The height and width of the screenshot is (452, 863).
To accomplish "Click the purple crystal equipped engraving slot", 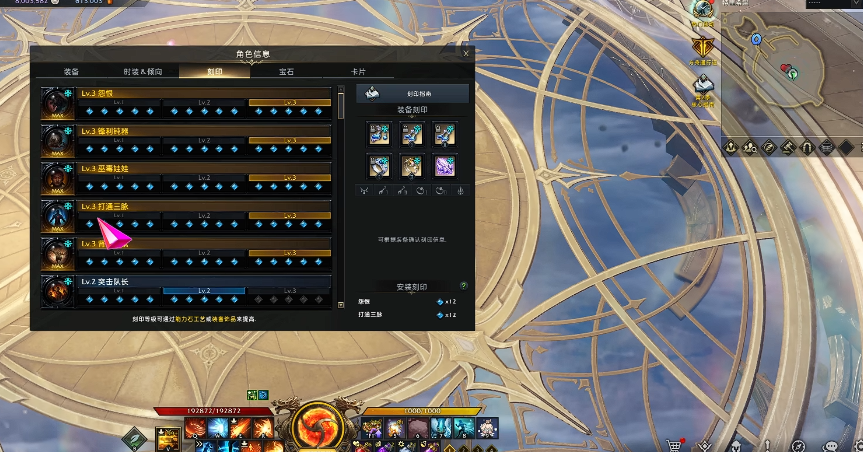I will pos(443,165).
